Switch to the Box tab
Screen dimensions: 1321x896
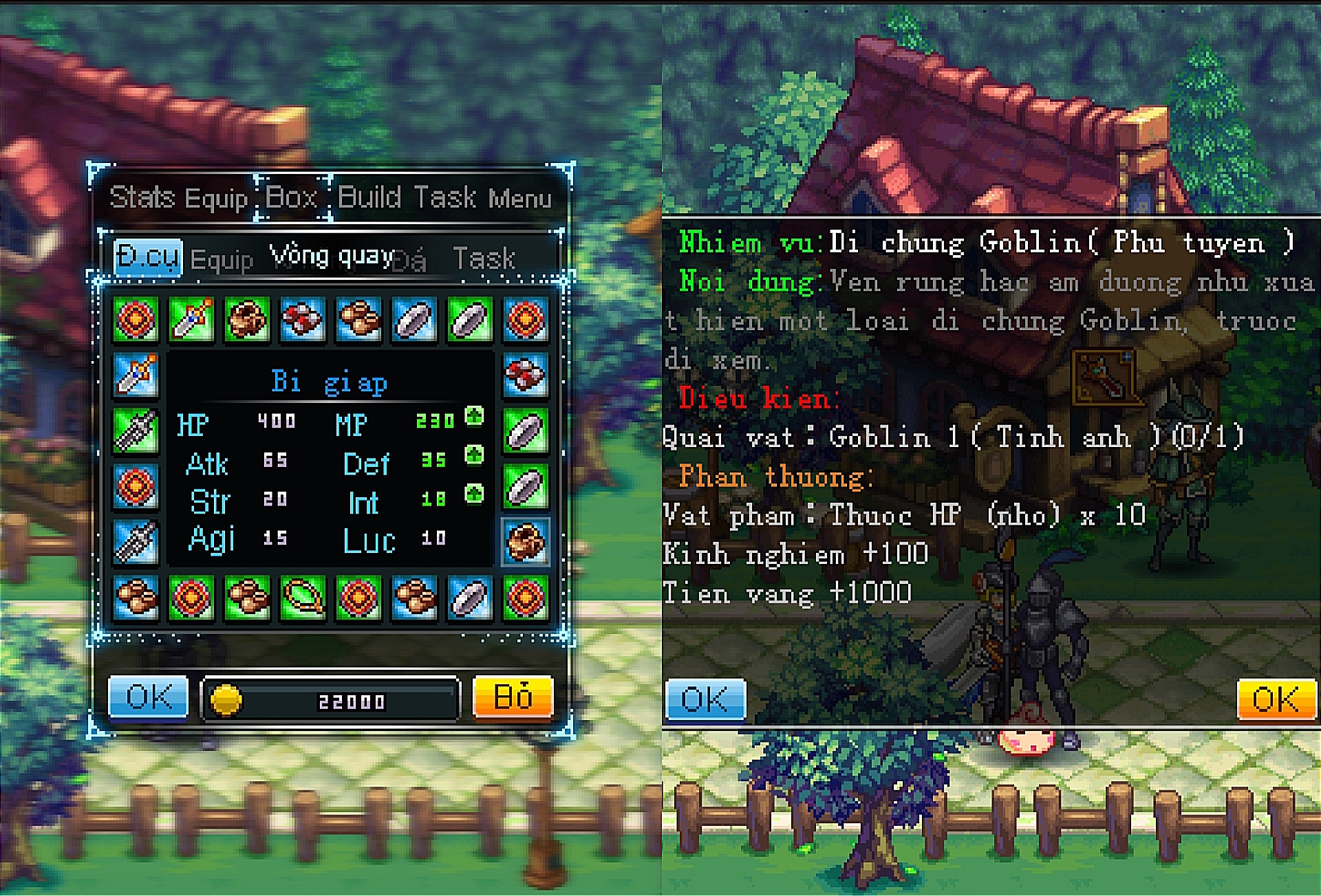(292, 197)
